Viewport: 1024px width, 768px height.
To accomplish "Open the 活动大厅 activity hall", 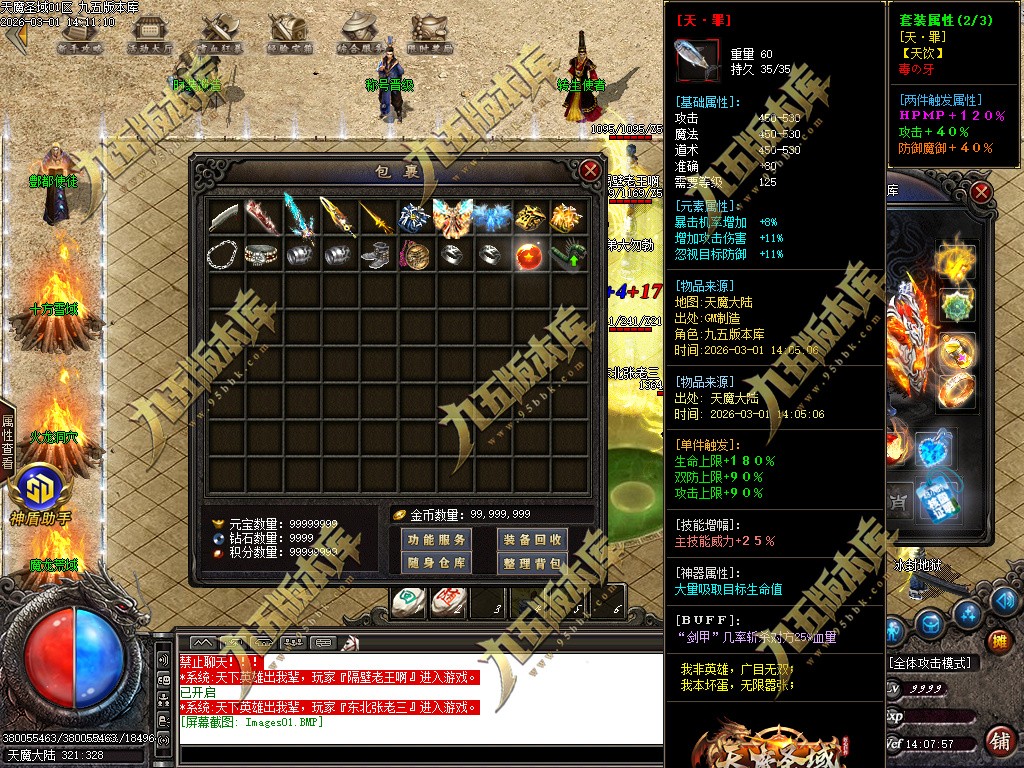I will click(x=150, y=35).
